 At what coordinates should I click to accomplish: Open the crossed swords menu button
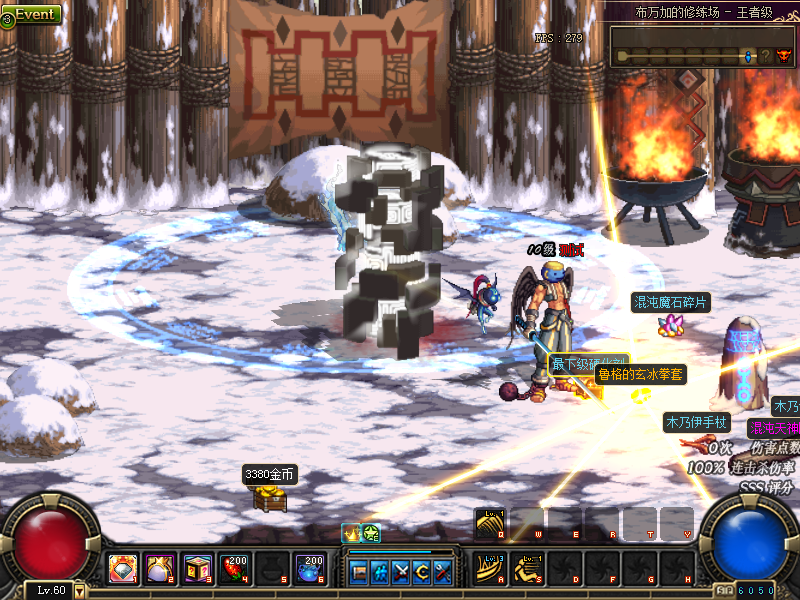(x=401, y=572)
